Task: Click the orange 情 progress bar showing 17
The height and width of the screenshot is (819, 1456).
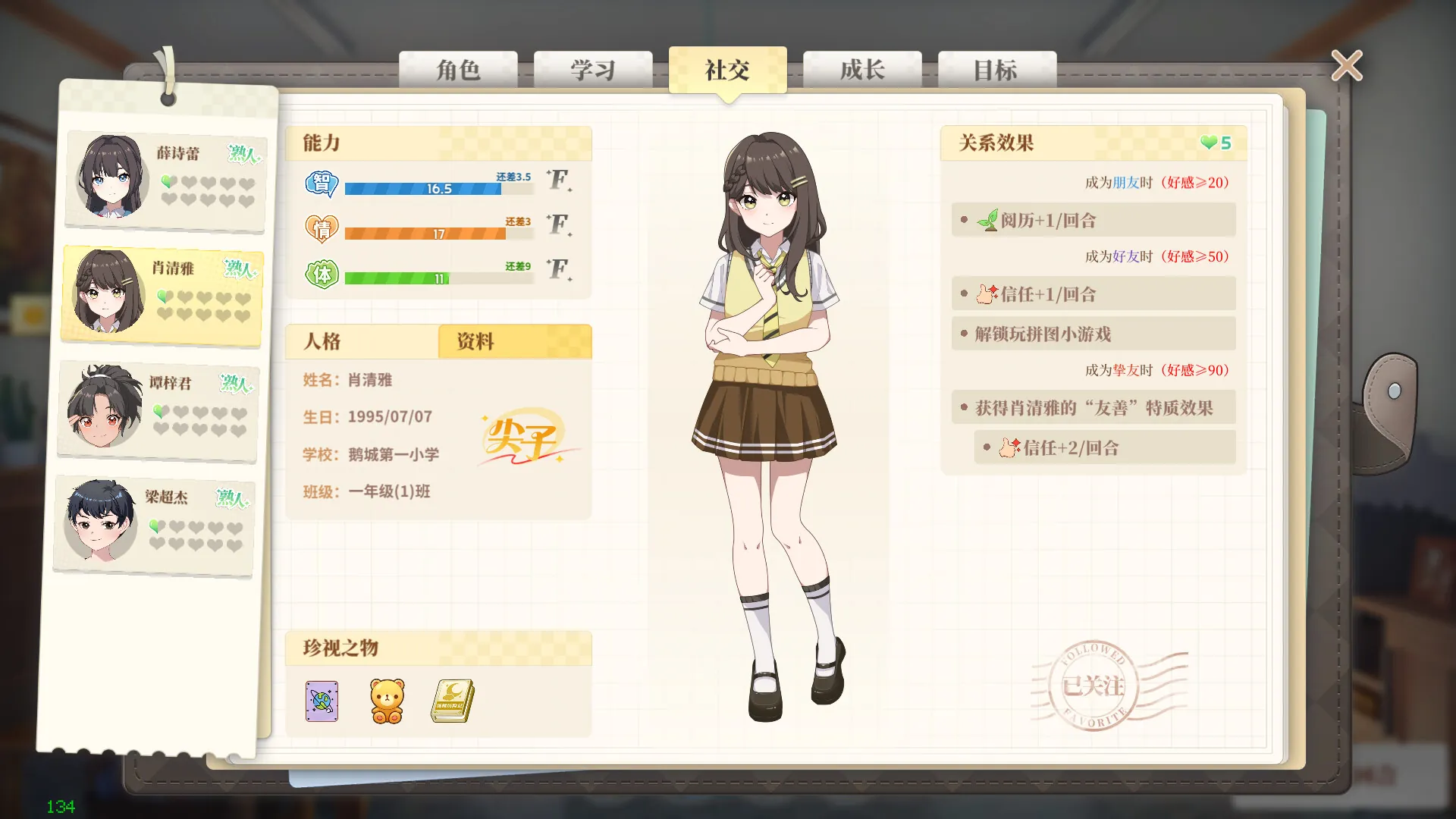Action: (x=425, y=234)
